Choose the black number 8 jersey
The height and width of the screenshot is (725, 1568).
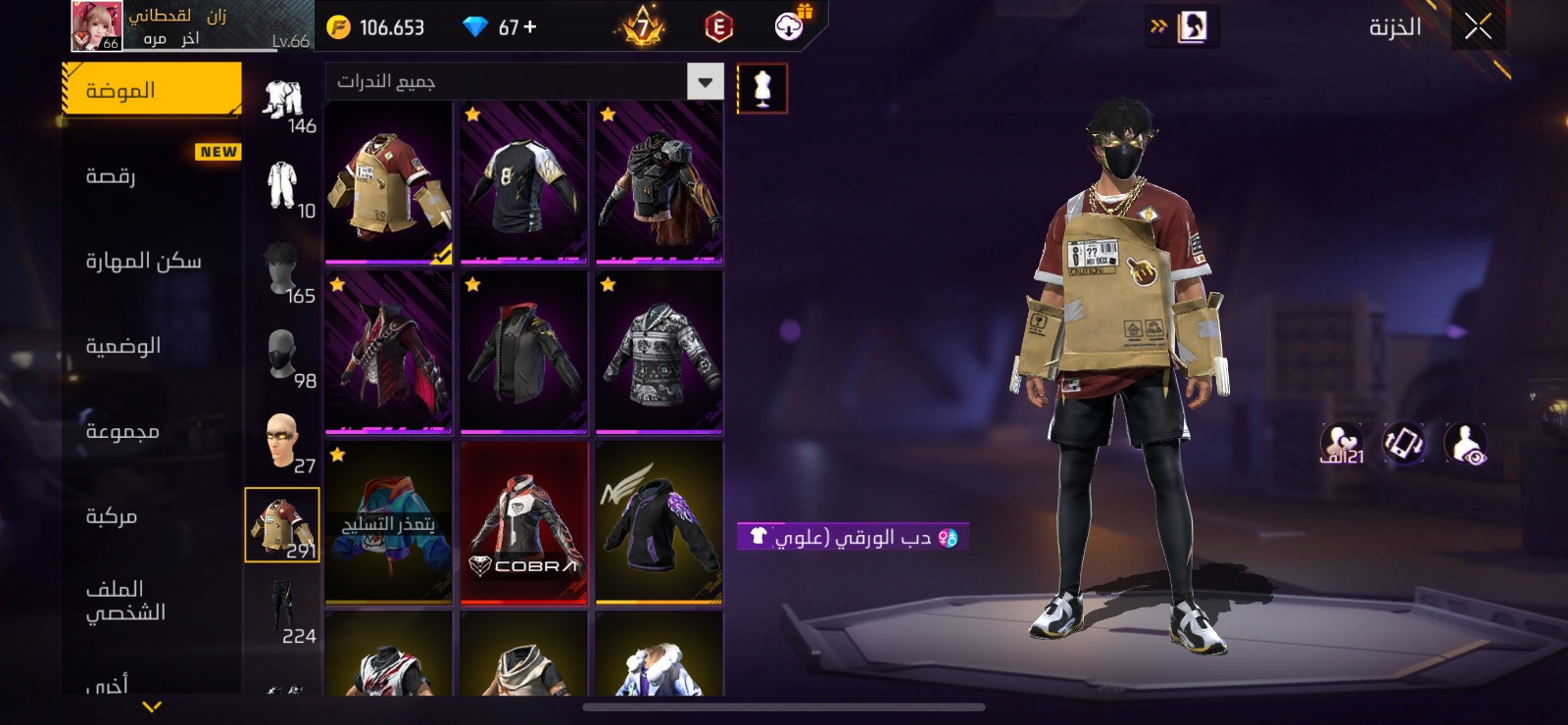(x=523, y=183)
